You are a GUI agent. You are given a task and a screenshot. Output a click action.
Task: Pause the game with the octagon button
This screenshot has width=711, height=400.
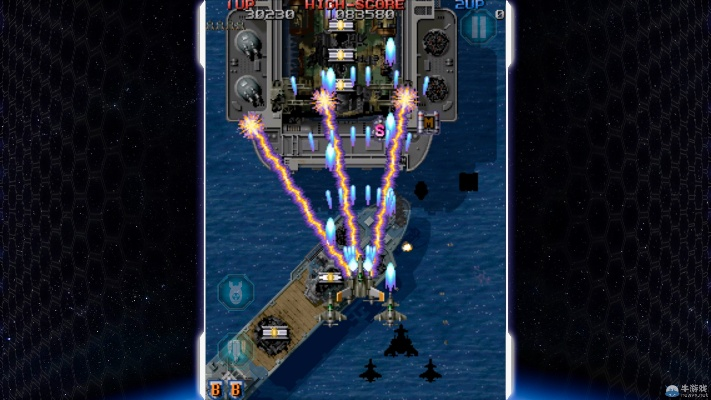coord(478,27)
